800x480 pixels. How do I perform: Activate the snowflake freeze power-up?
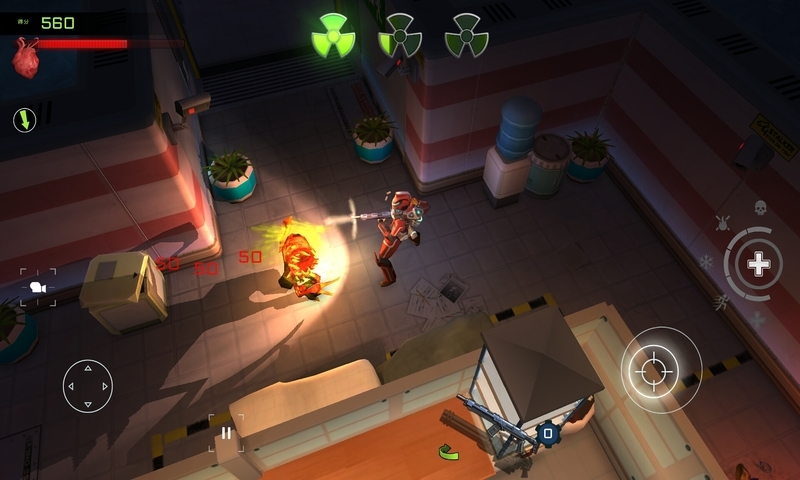click(x=706, y=262)
